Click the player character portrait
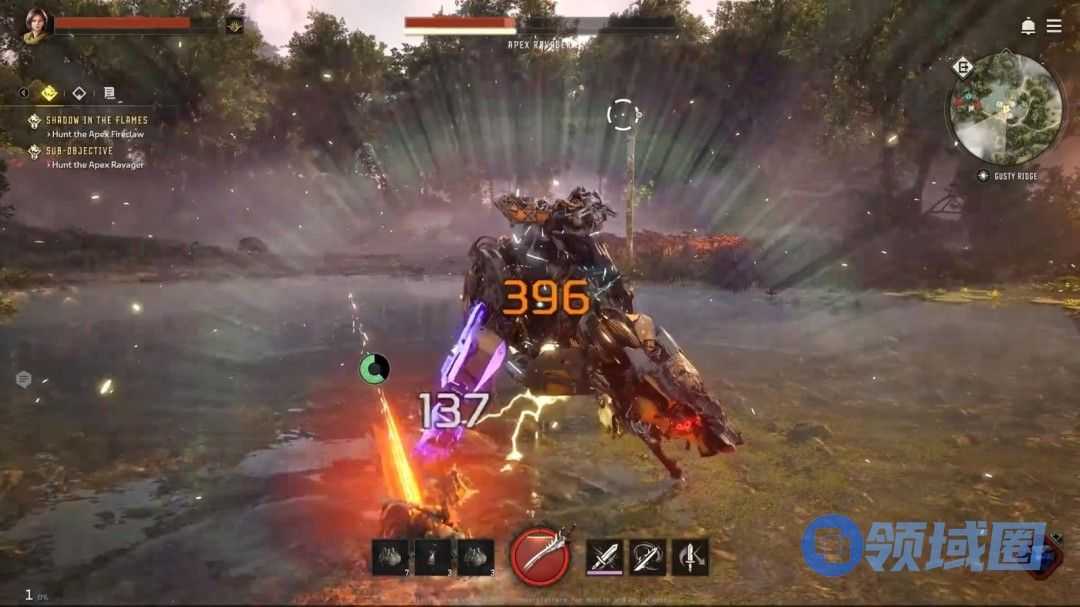The height and width of the screenshot is (607, 1080). (x=37, y=26)
